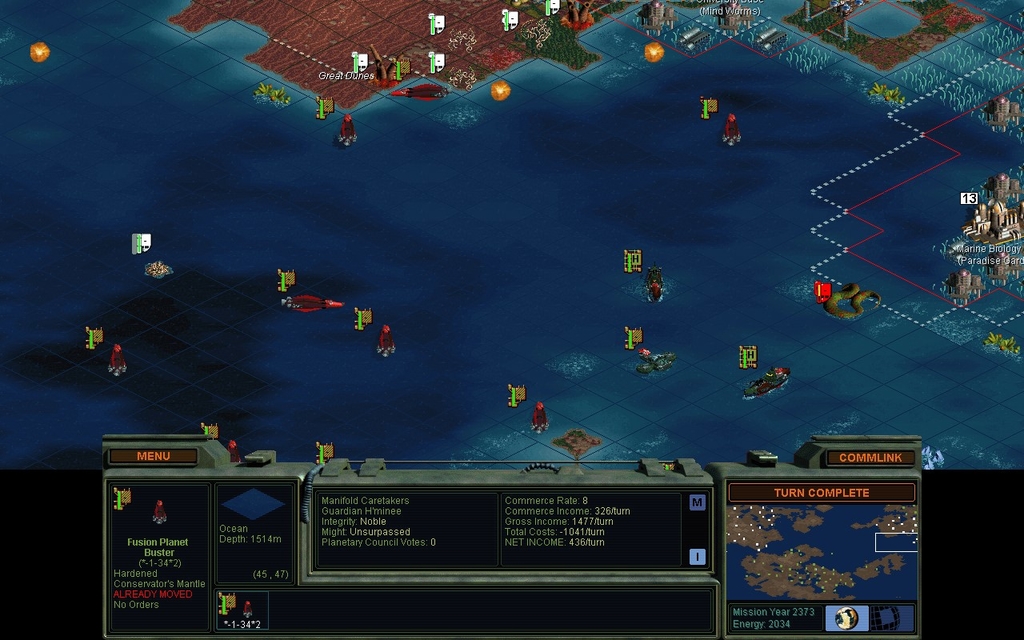Open the MENU button
The image size is (1024, 640).
pos(153,456)
